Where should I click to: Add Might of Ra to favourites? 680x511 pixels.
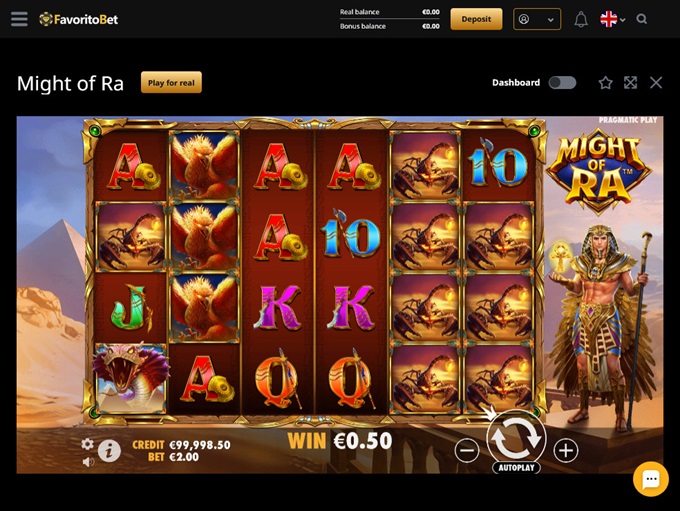point(605,83)
